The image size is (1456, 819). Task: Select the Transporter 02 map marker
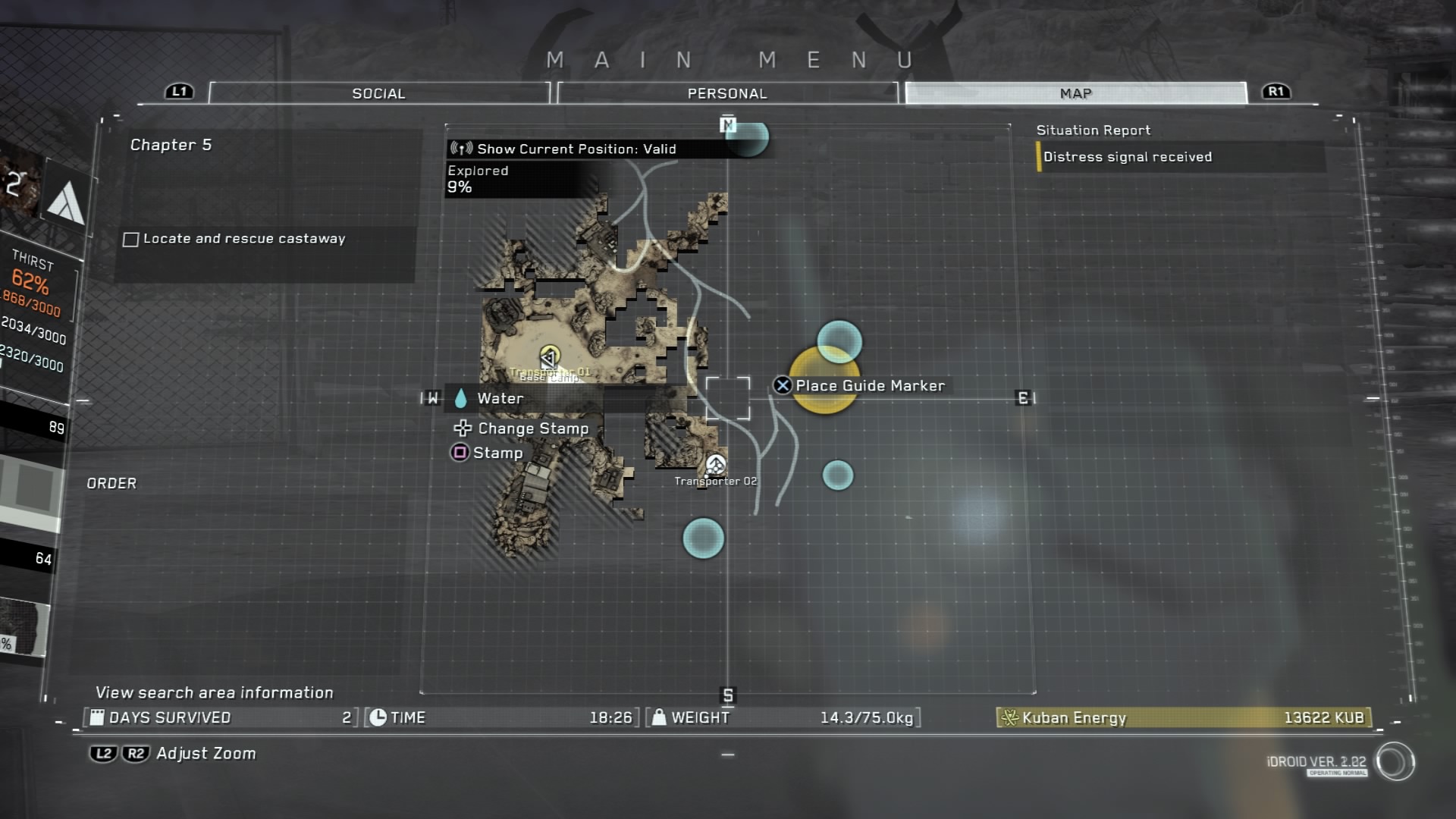716,464
